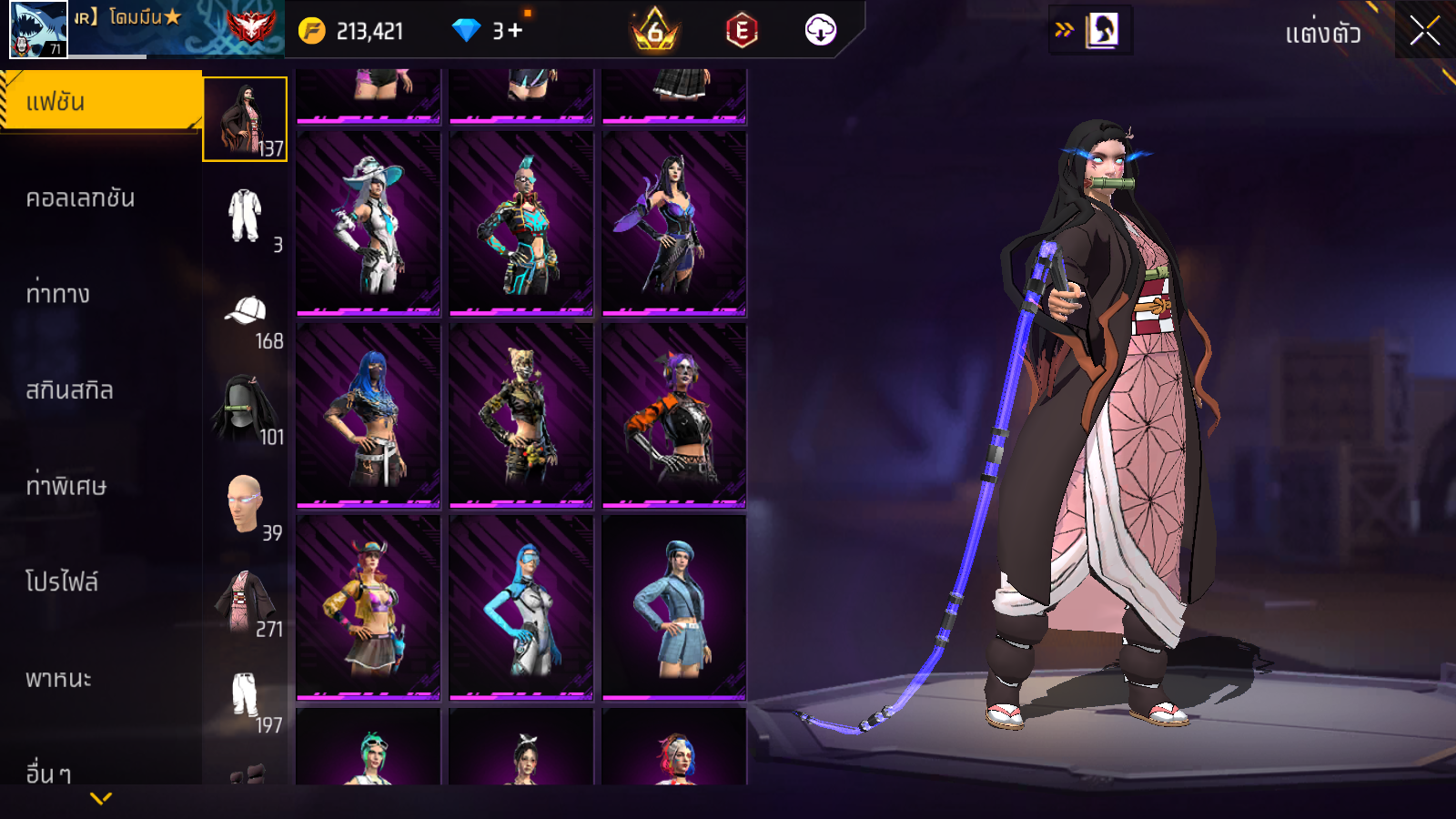Pick the white witch hat outfit
This screenshot has height=819, width=1456.
[369, 224]
